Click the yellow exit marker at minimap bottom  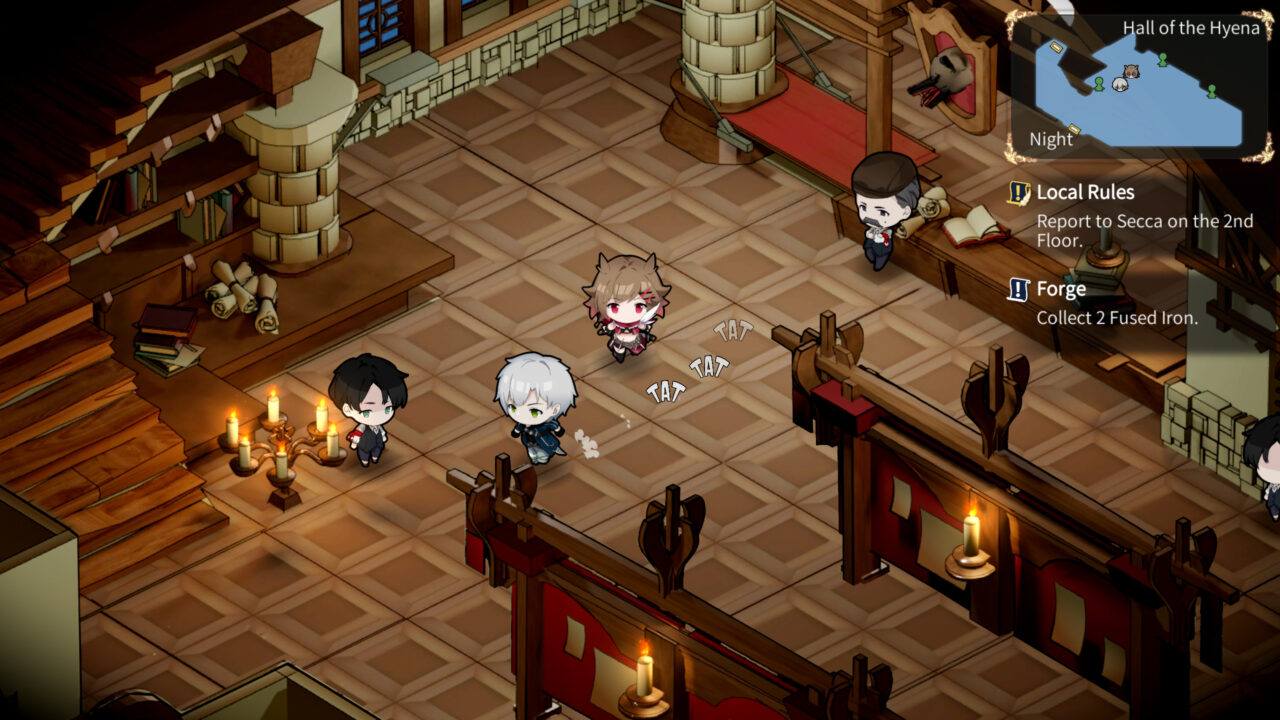[1074, 129]
